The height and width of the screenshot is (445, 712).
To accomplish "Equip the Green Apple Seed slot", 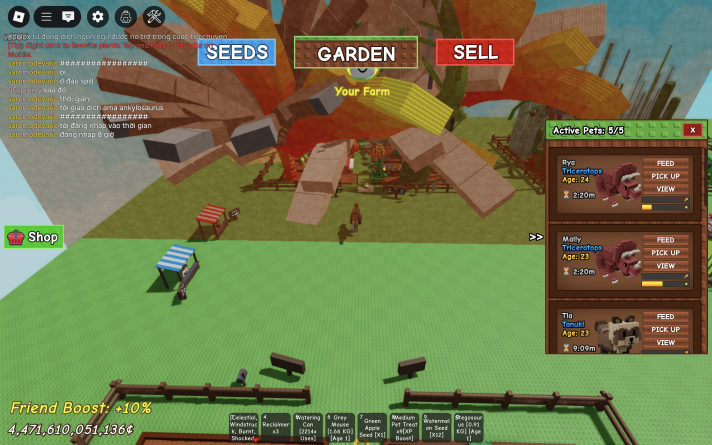I will tap(373, 425).
